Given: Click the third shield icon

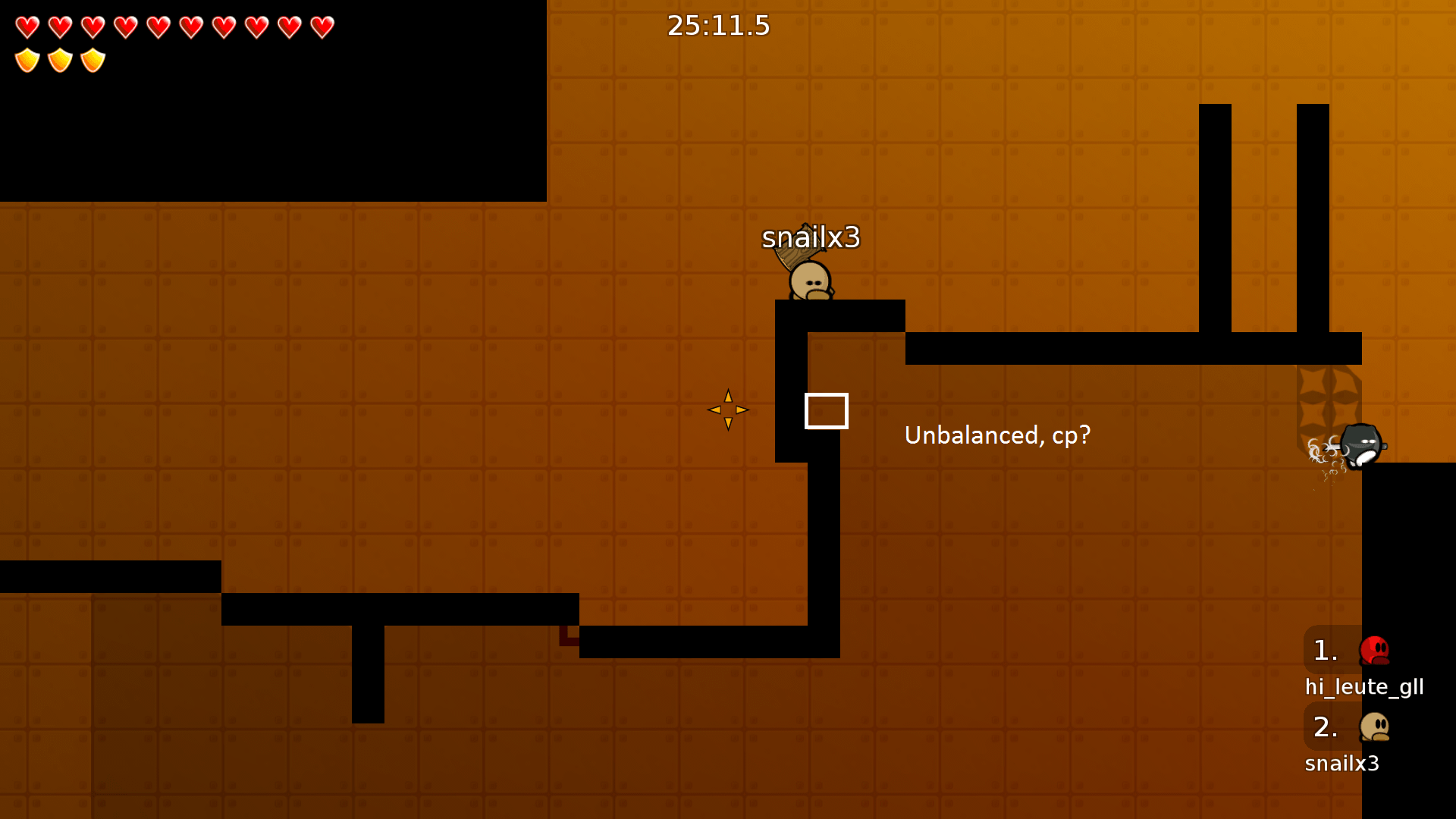Looking at the screenshot, I should pos(93,61).
